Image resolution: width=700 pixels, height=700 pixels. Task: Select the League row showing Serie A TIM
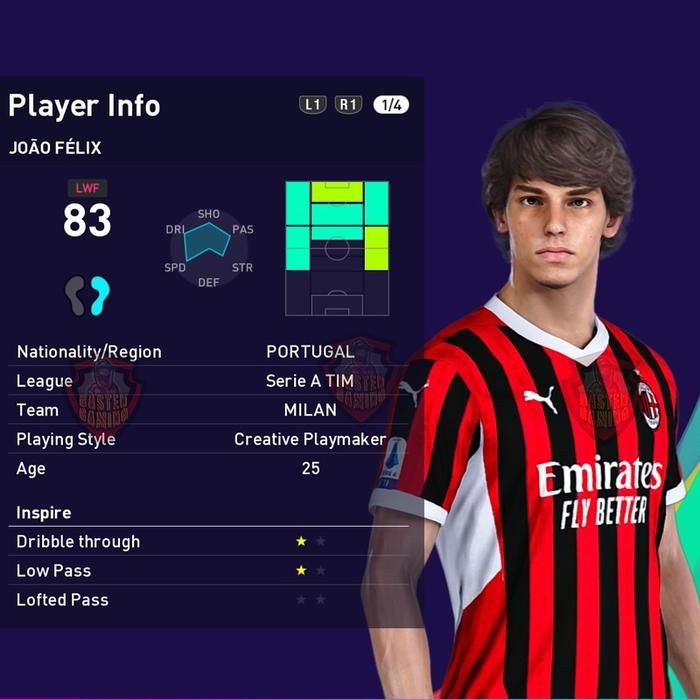coord(210,381)
